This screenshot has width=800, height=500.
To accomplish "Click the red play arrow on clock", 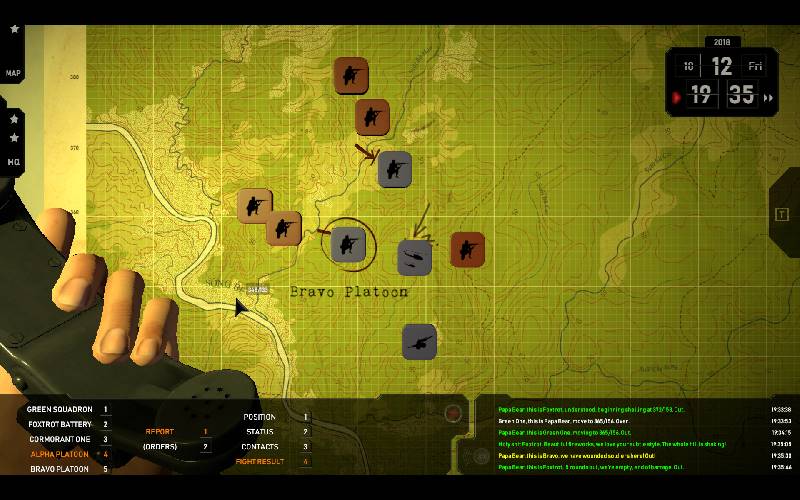I will click(677, 98).
